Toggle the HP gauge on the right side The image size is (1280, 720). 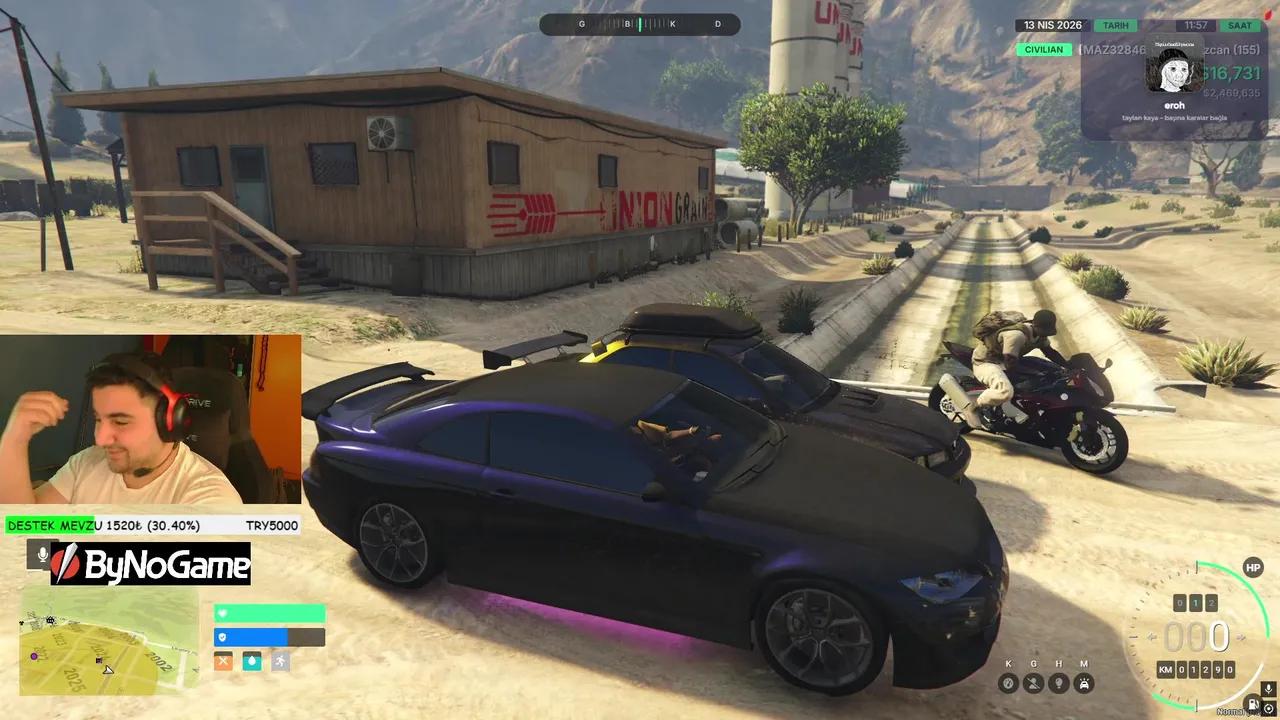click(x=1253, y=567)
